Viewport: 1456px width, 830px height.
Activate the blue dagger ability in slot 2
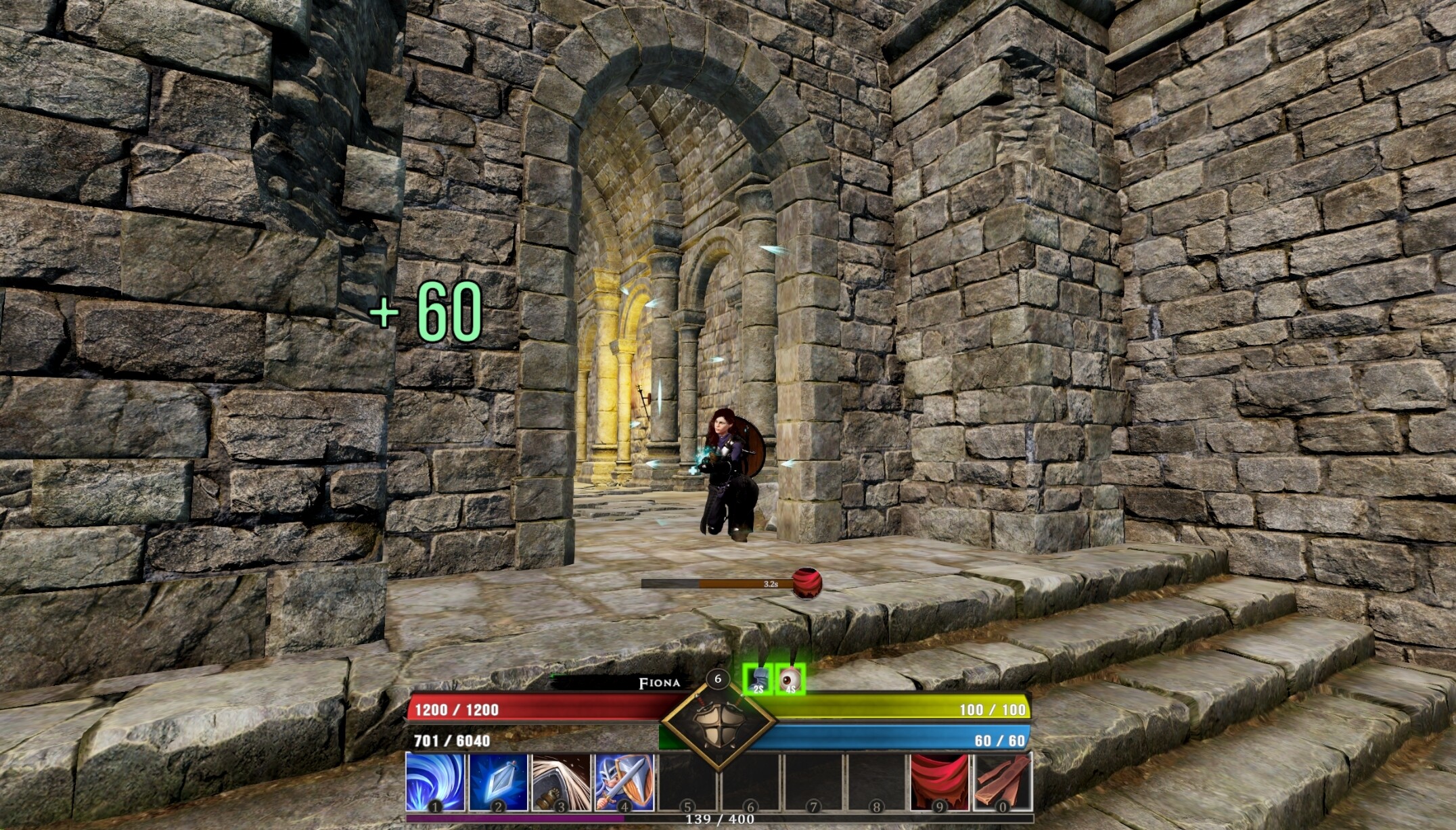[497, 783]
